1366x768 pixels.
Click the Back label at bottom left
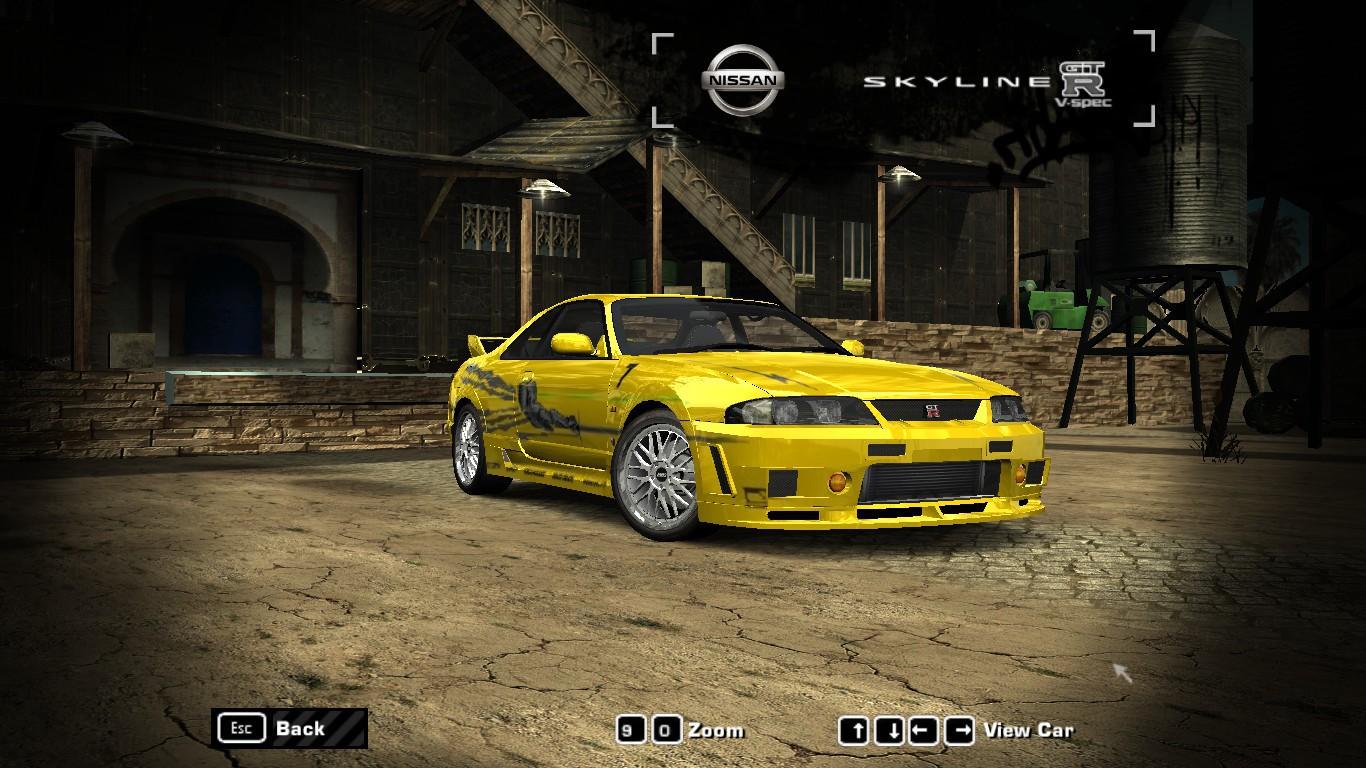pos(300,729)
